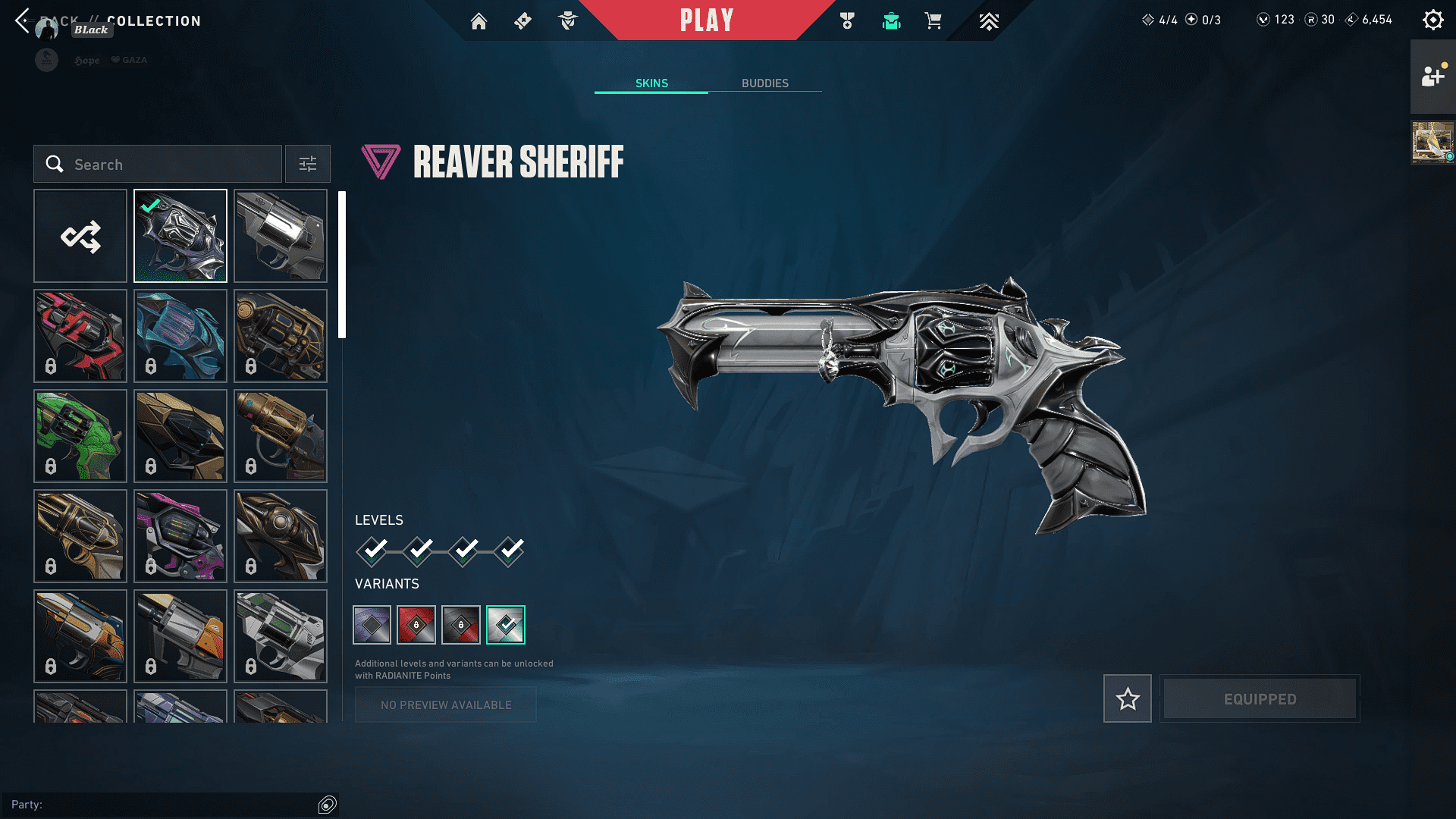Switch to the Buddies tab

[764, 83]
